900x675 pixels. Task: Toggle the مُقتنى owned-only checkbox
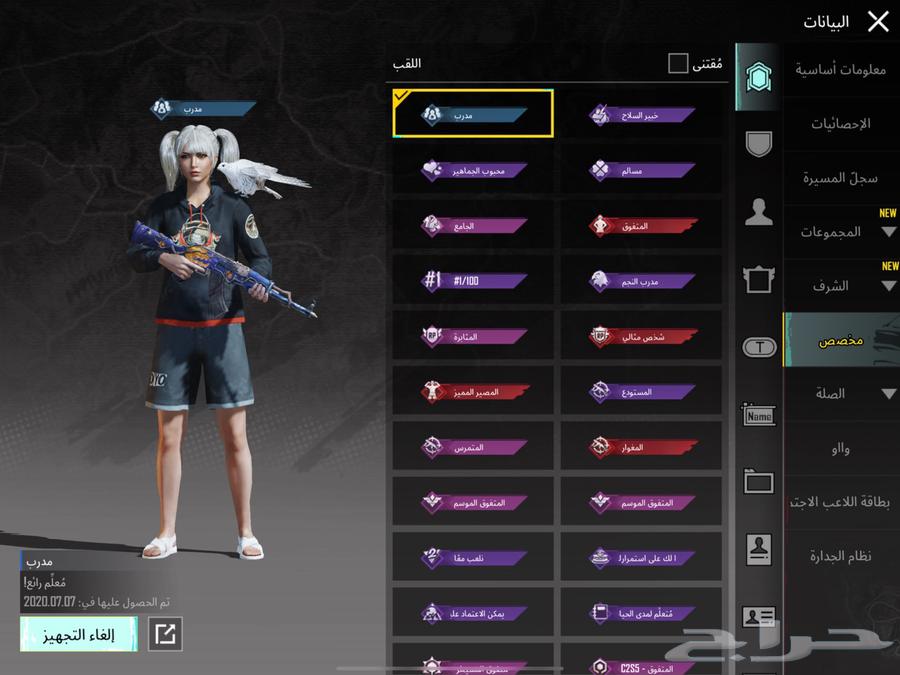(x=678, y=64)
